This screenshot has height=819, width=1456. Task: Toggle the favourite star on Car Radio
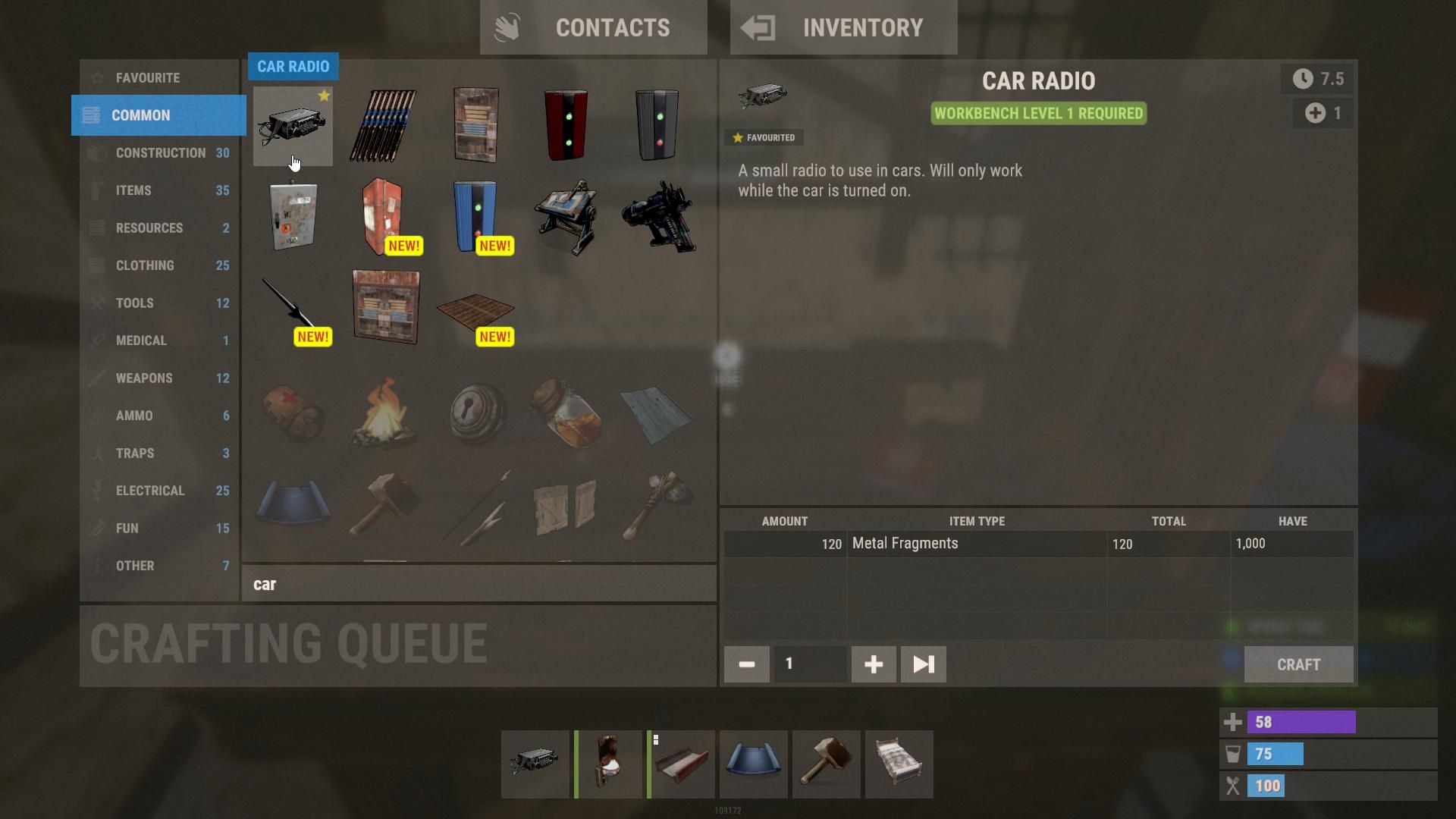(325, 96)
